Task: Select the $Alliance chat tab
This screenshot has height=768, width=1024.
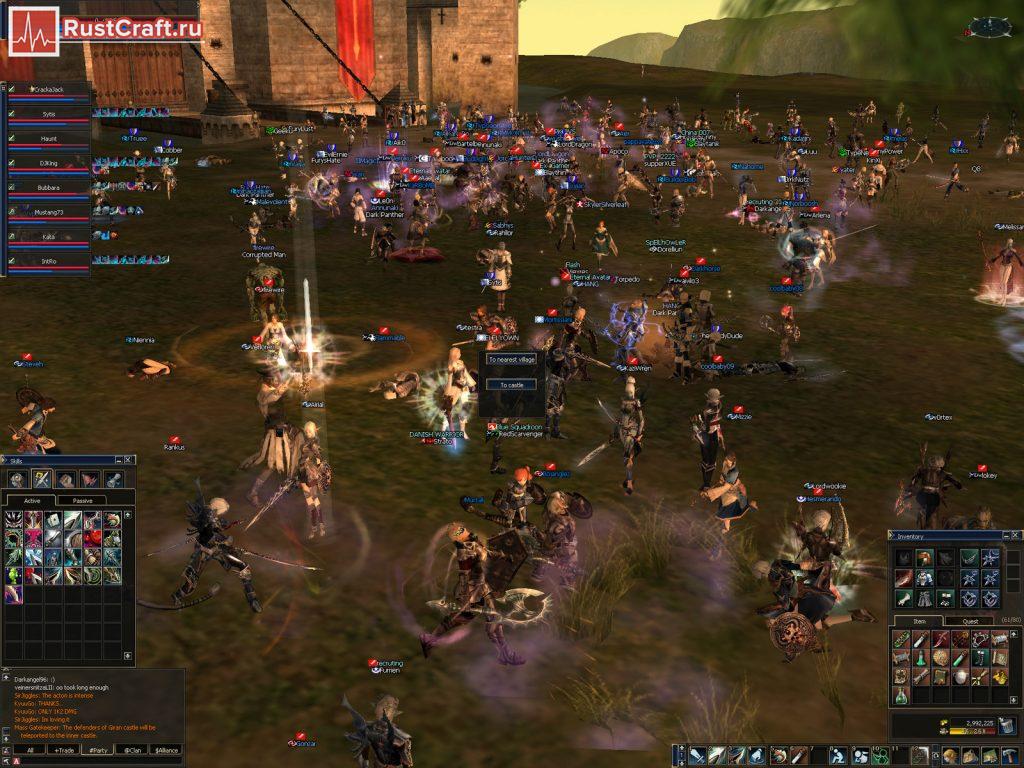Action: (x=166, y=749)
